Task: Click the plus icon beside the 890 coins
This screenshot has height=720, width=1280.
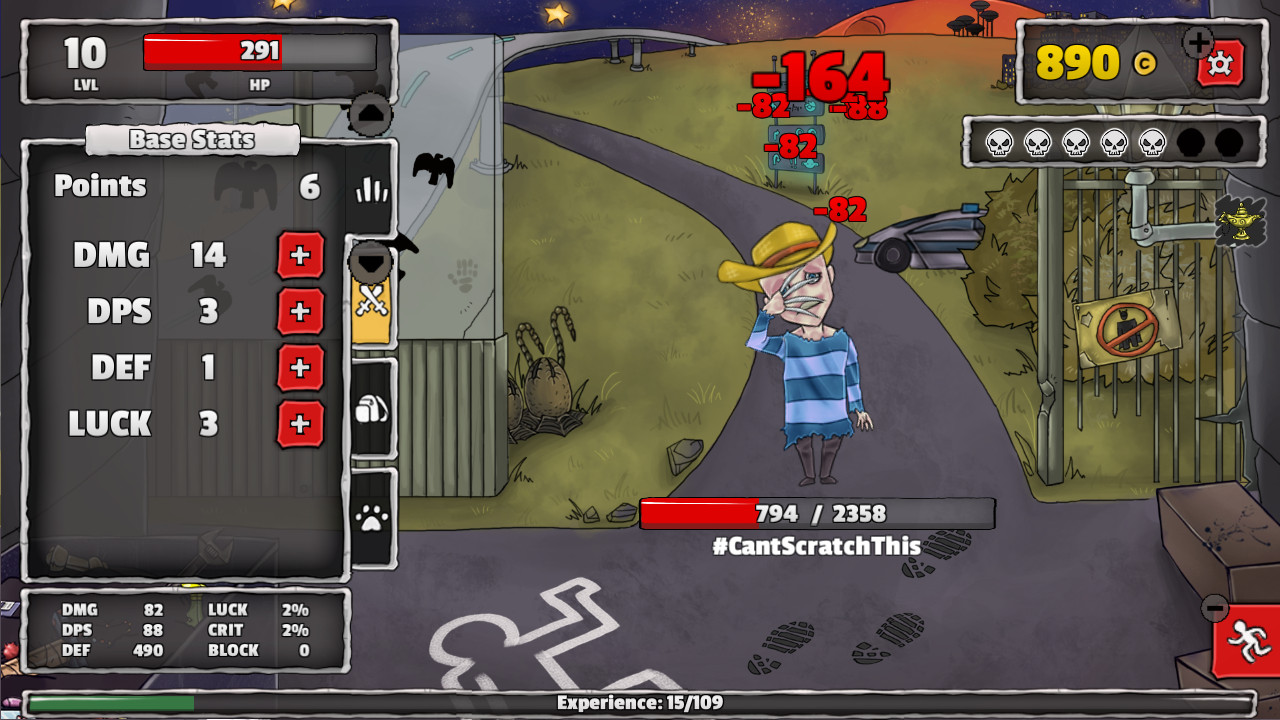Action: 1195,42
